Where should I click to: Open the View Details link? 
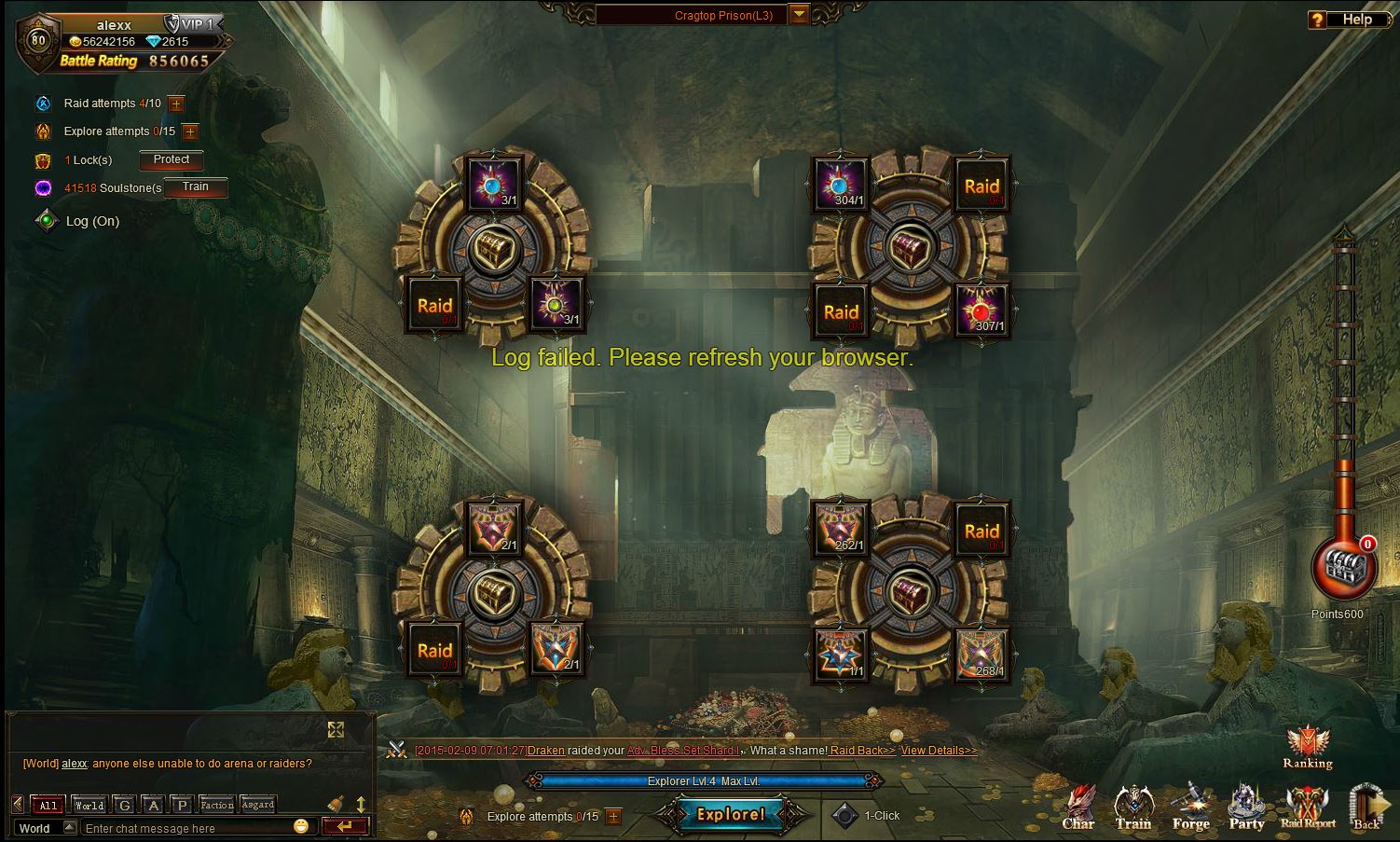click(x=939, y=751)
